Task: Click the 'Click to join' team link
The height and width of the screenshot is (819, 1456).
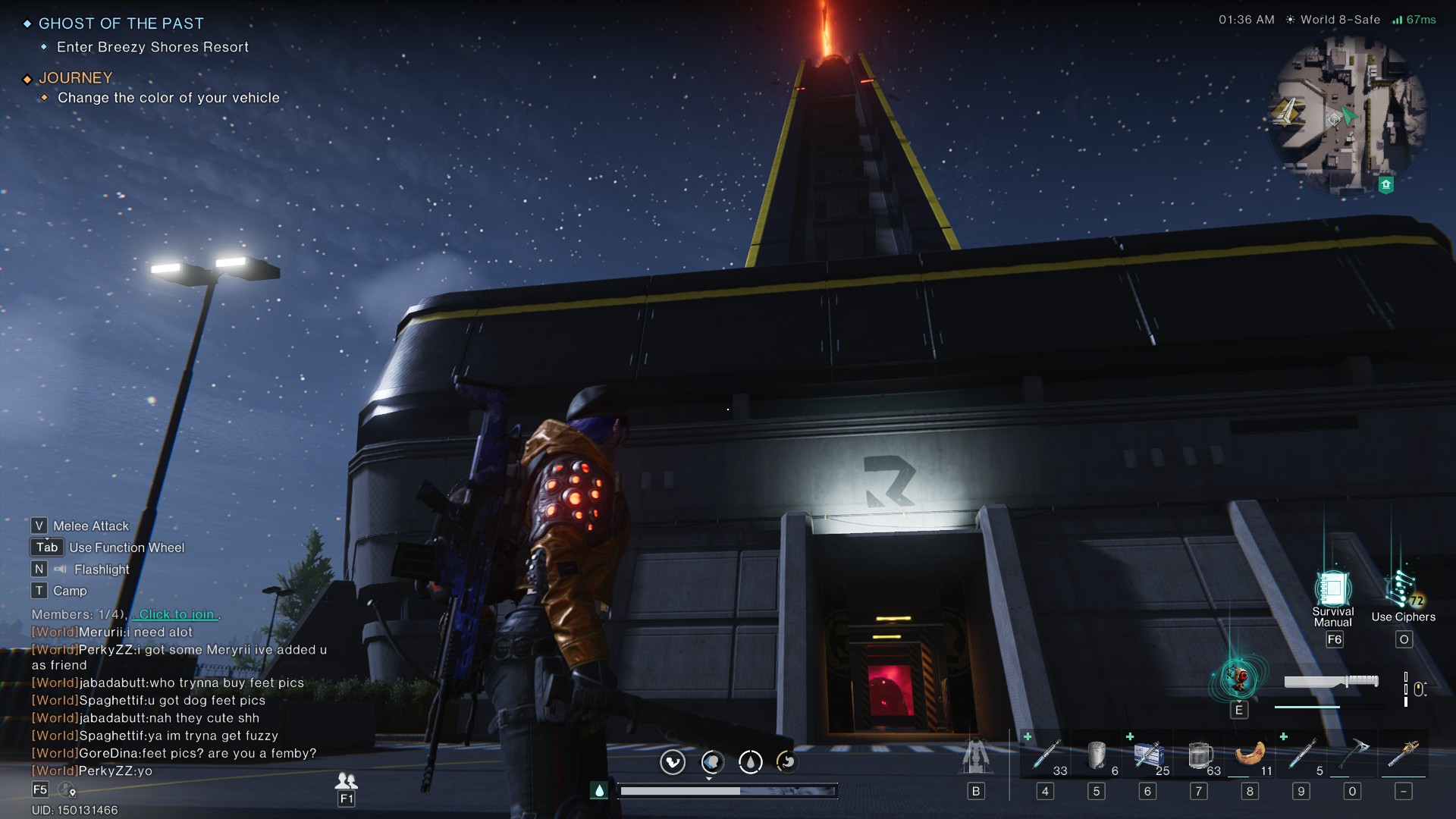Action: click(x=177, y=614)
